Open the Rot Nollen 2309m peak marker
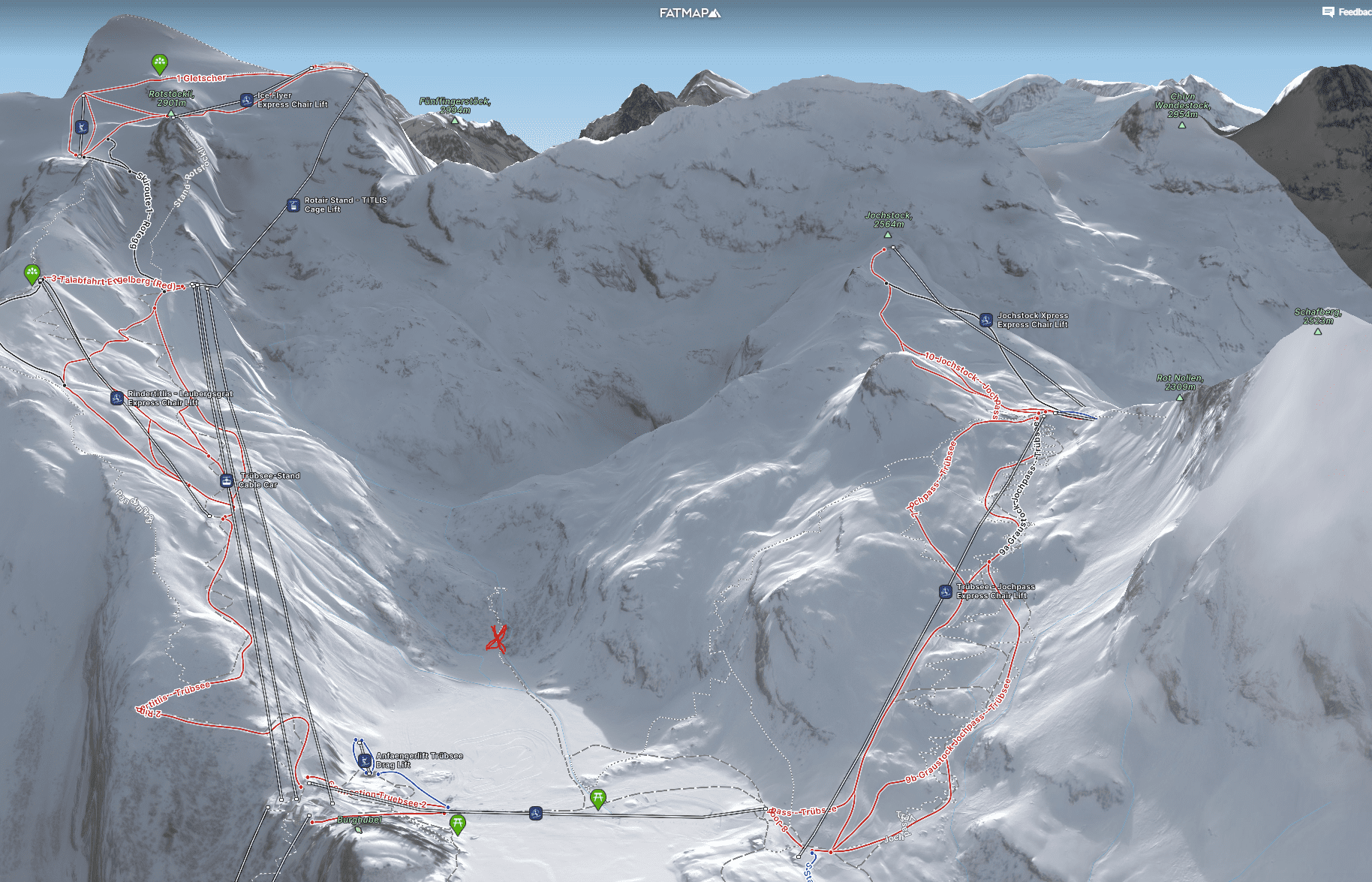The image size is (1372, 882). [1180, 397]
